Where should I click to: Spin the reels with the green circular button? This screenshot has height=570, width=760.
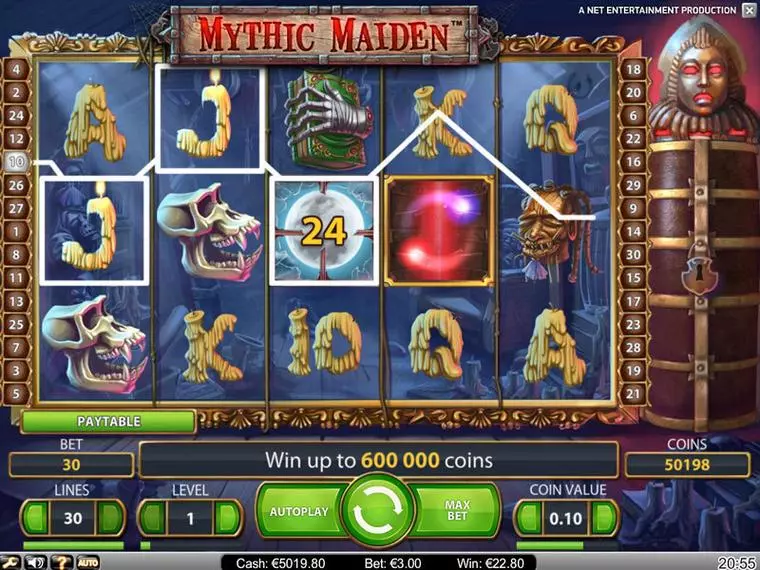pyautogui.click(x=378, y=511)
